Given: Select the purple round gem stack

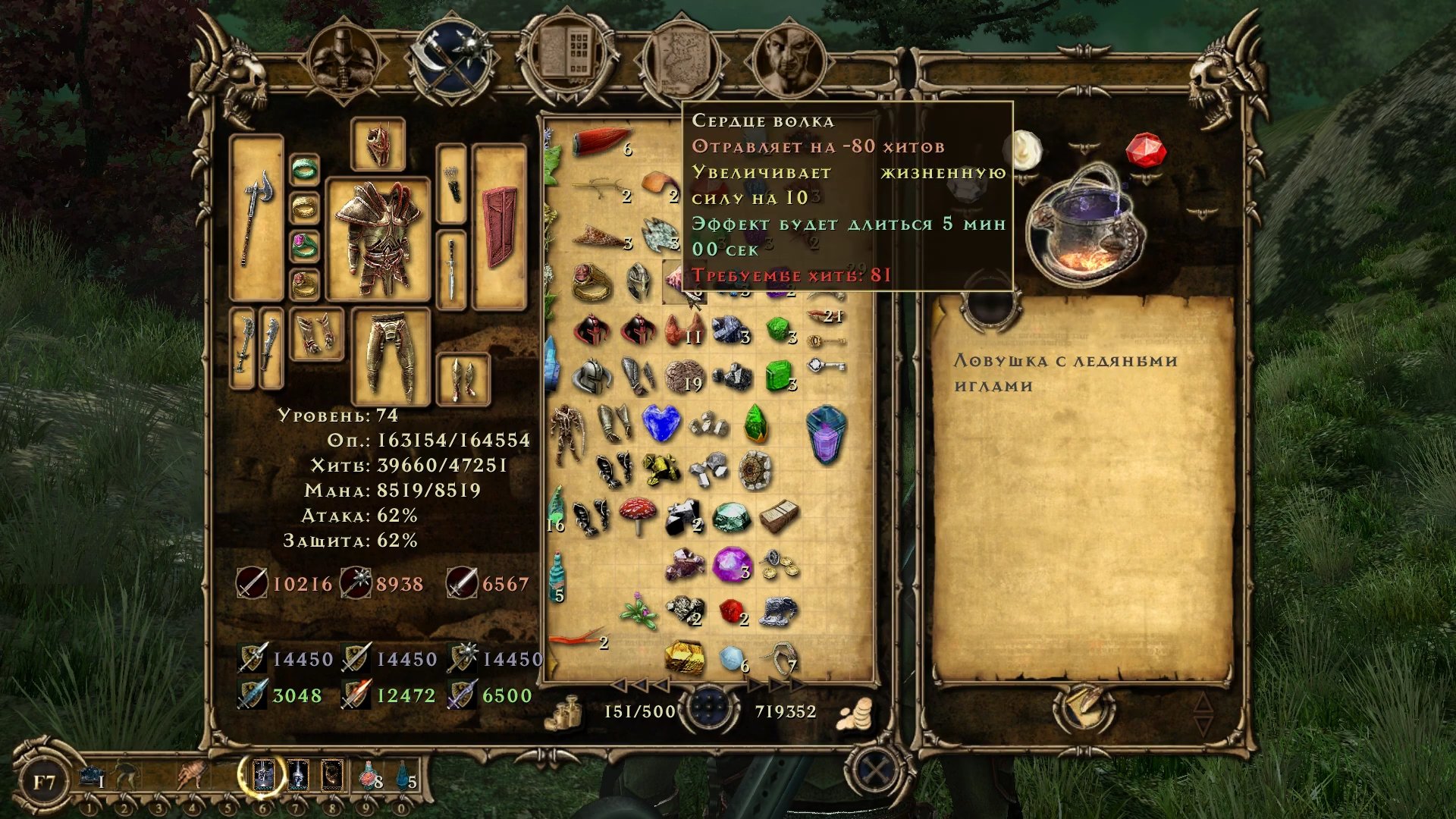Looking at the screenshot, I should 731,565.
